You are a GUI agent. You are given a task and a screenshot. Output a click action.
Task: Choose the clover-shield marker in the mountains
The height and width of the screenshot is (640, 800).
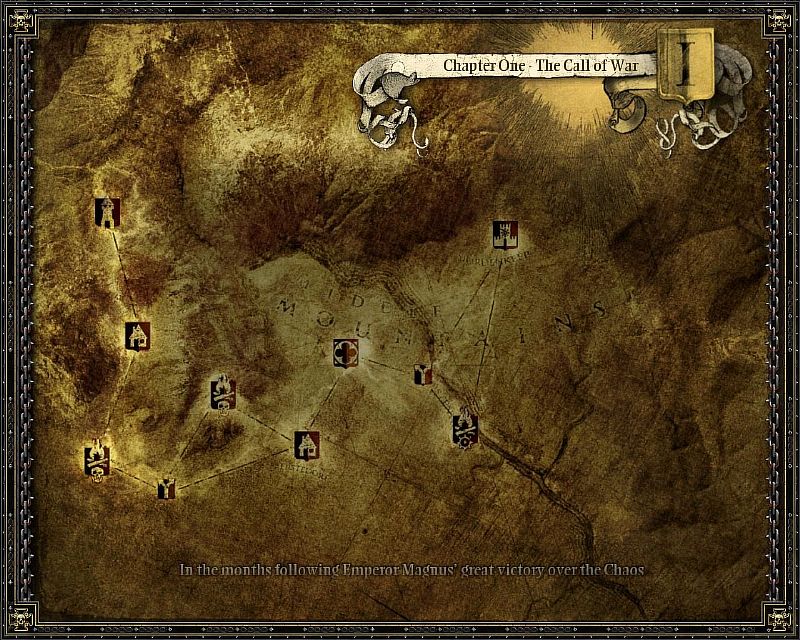[346, 352]
